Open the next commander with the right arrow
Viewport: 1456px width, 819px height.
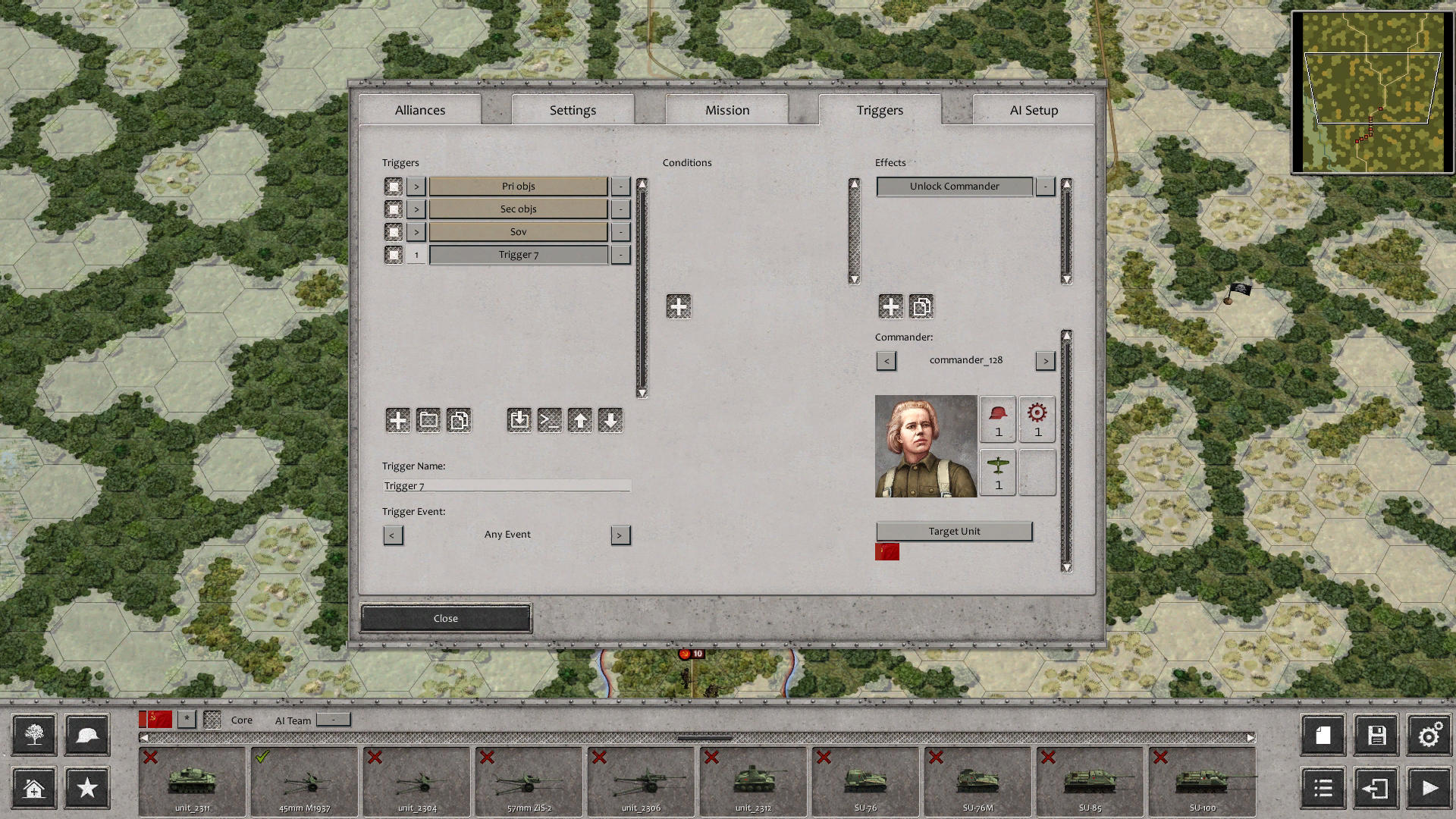[x=1045, y=360]
